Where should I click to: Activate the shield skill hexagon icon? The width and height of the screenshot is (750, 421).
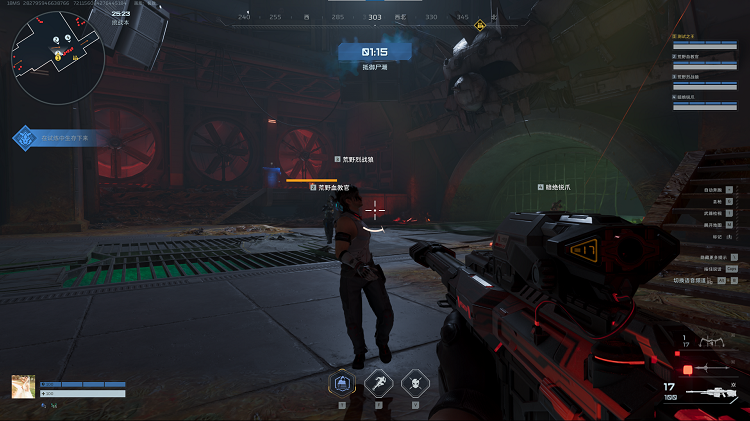341,382
